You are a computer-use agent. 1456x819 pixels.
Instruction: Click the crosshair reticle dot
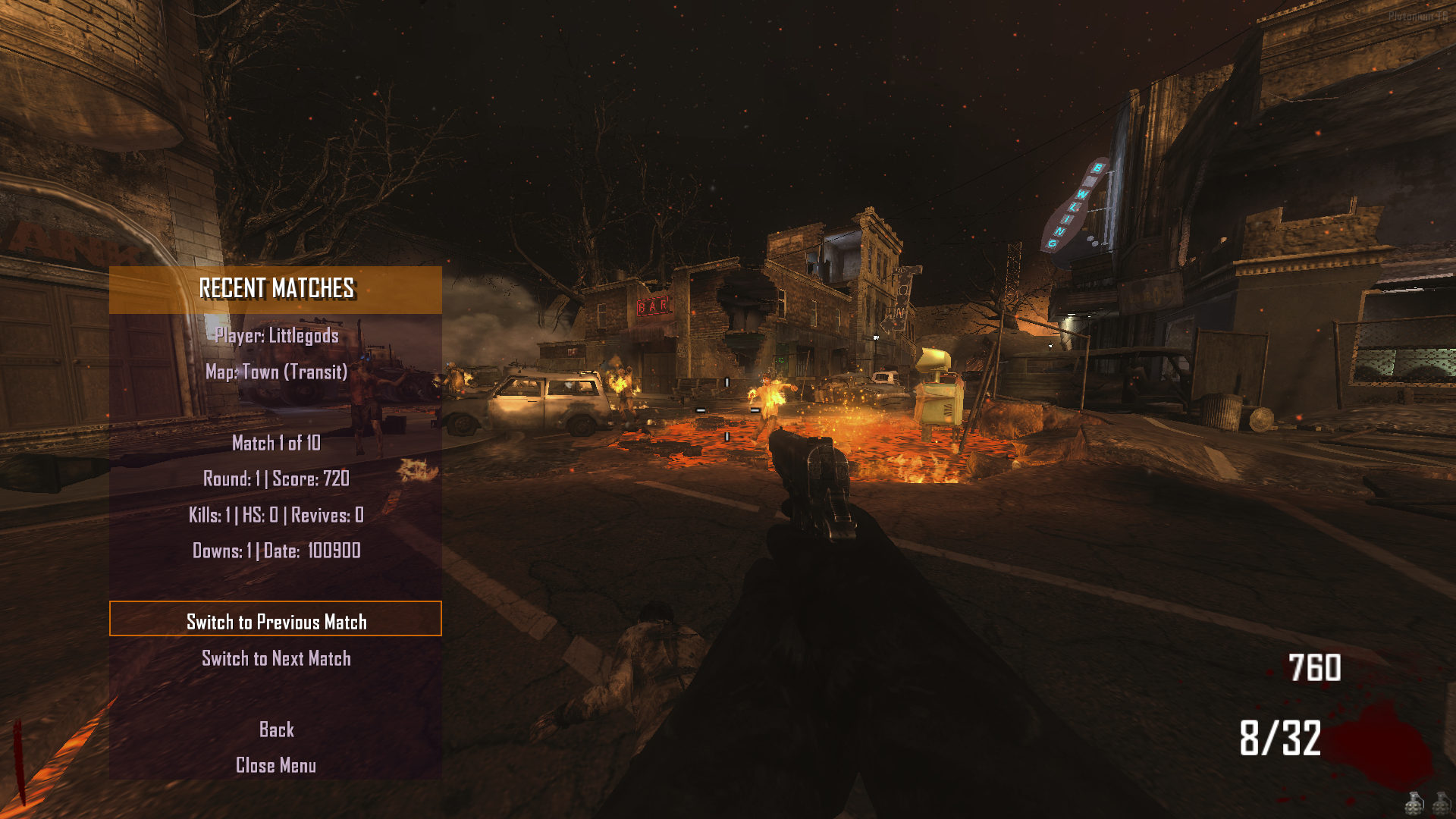coord(728,409)
